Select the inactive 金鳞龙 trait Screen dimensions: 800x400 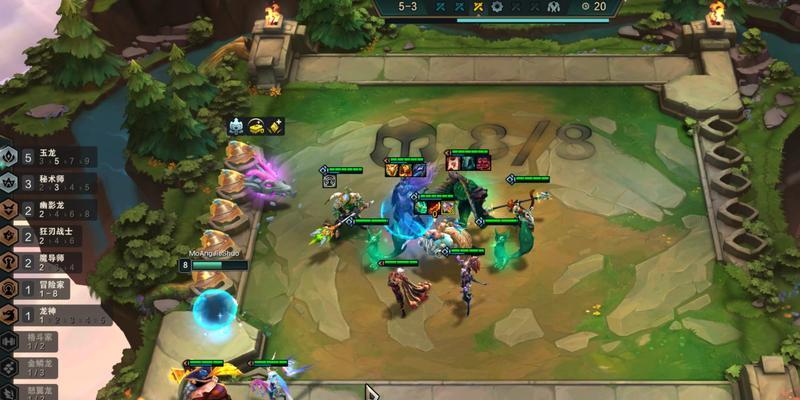pos(40,367)
